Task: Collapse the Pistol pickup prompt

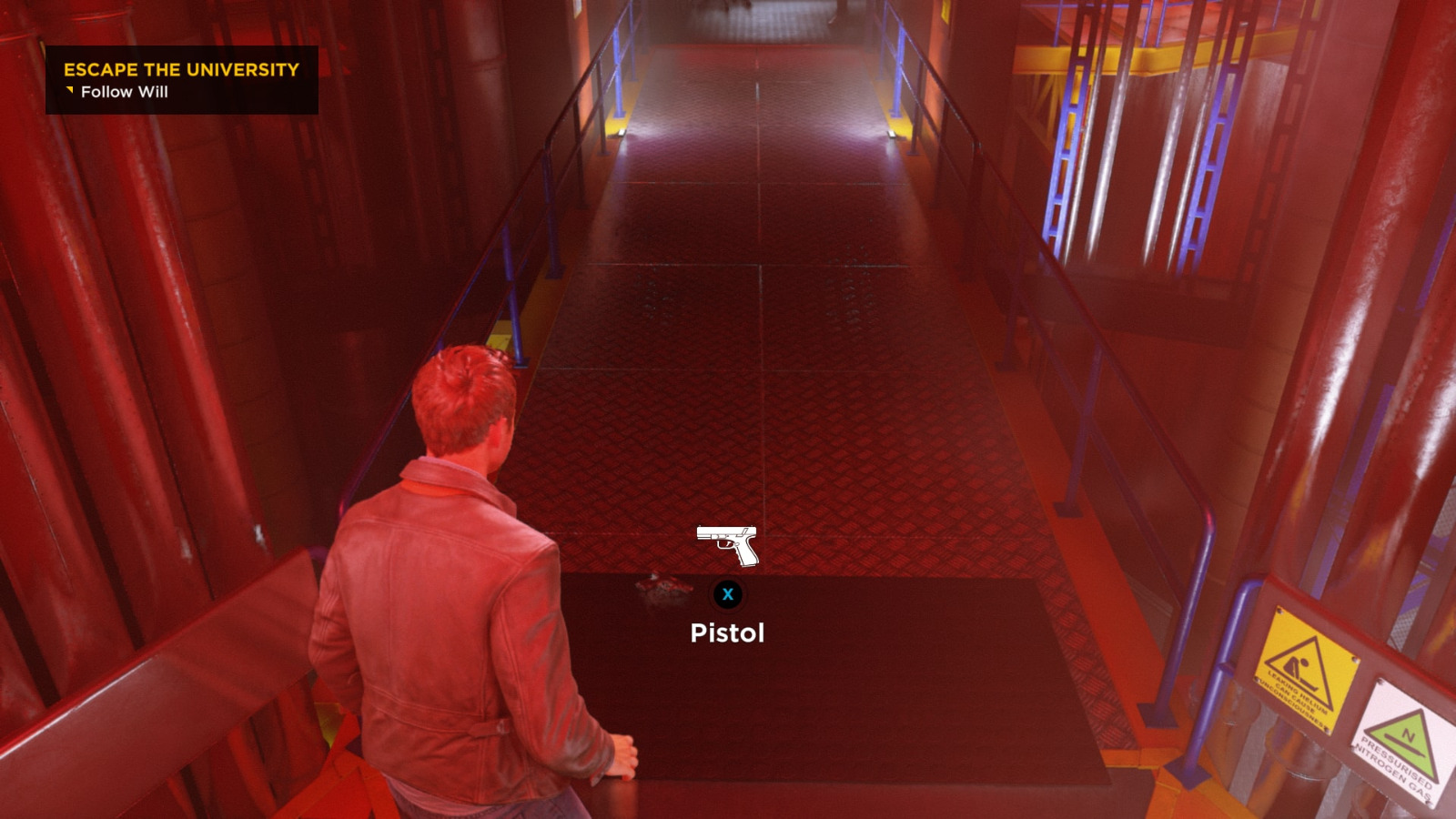Action: pos(726,632)
